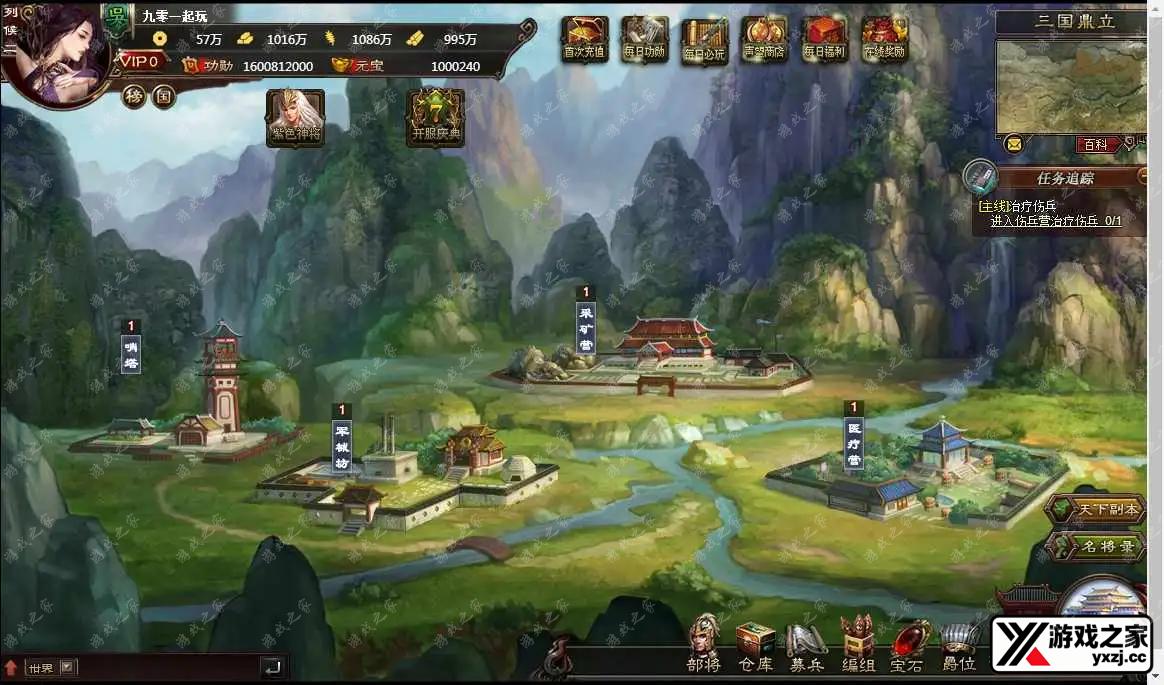This screenshot has width=1164, height=685.
Task: Open the 宝石 gemstone menu
Action: coord(907,643)
